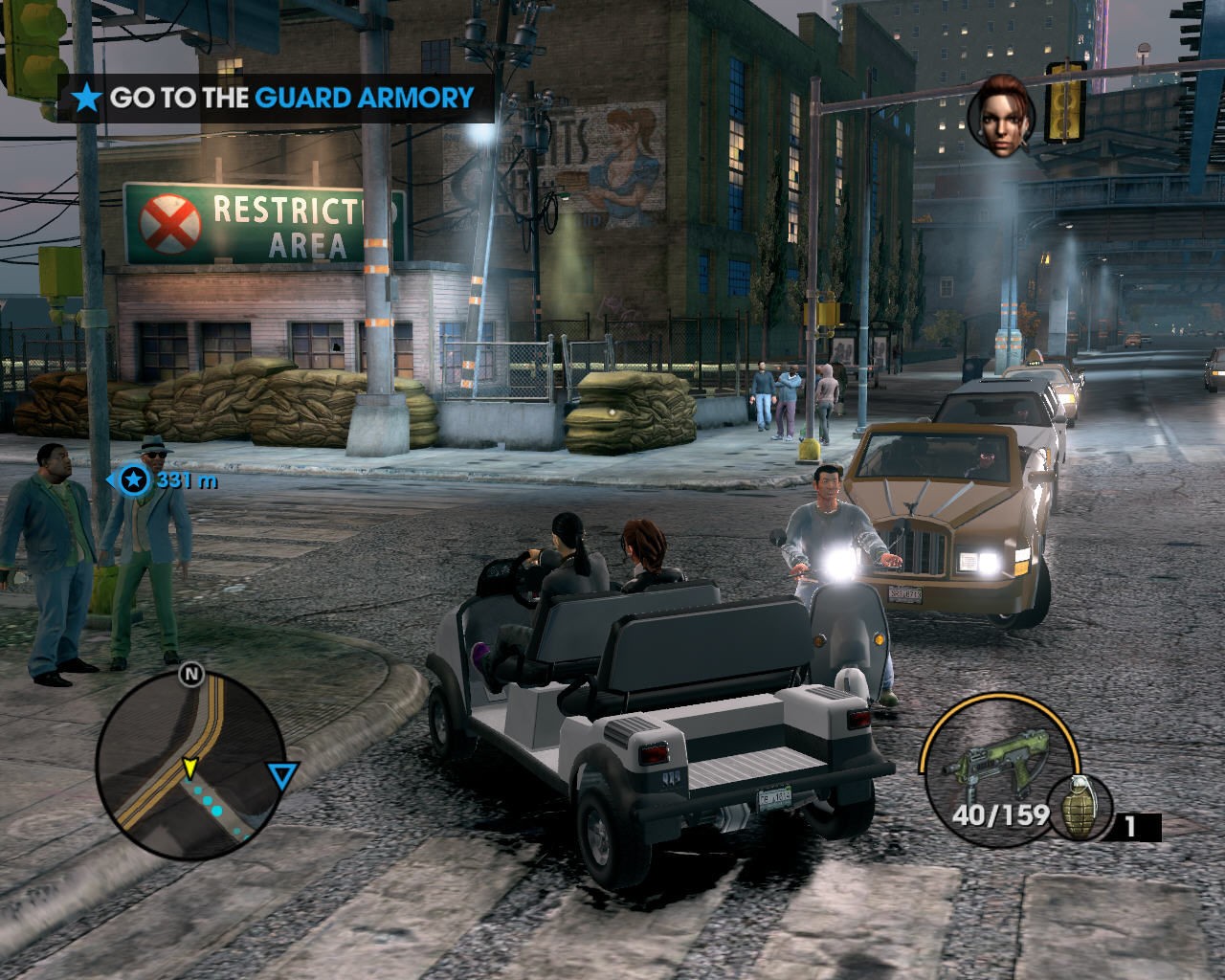Select the 331 m objective waypoint marker
Screen dimensions: 1225x980
135,479
